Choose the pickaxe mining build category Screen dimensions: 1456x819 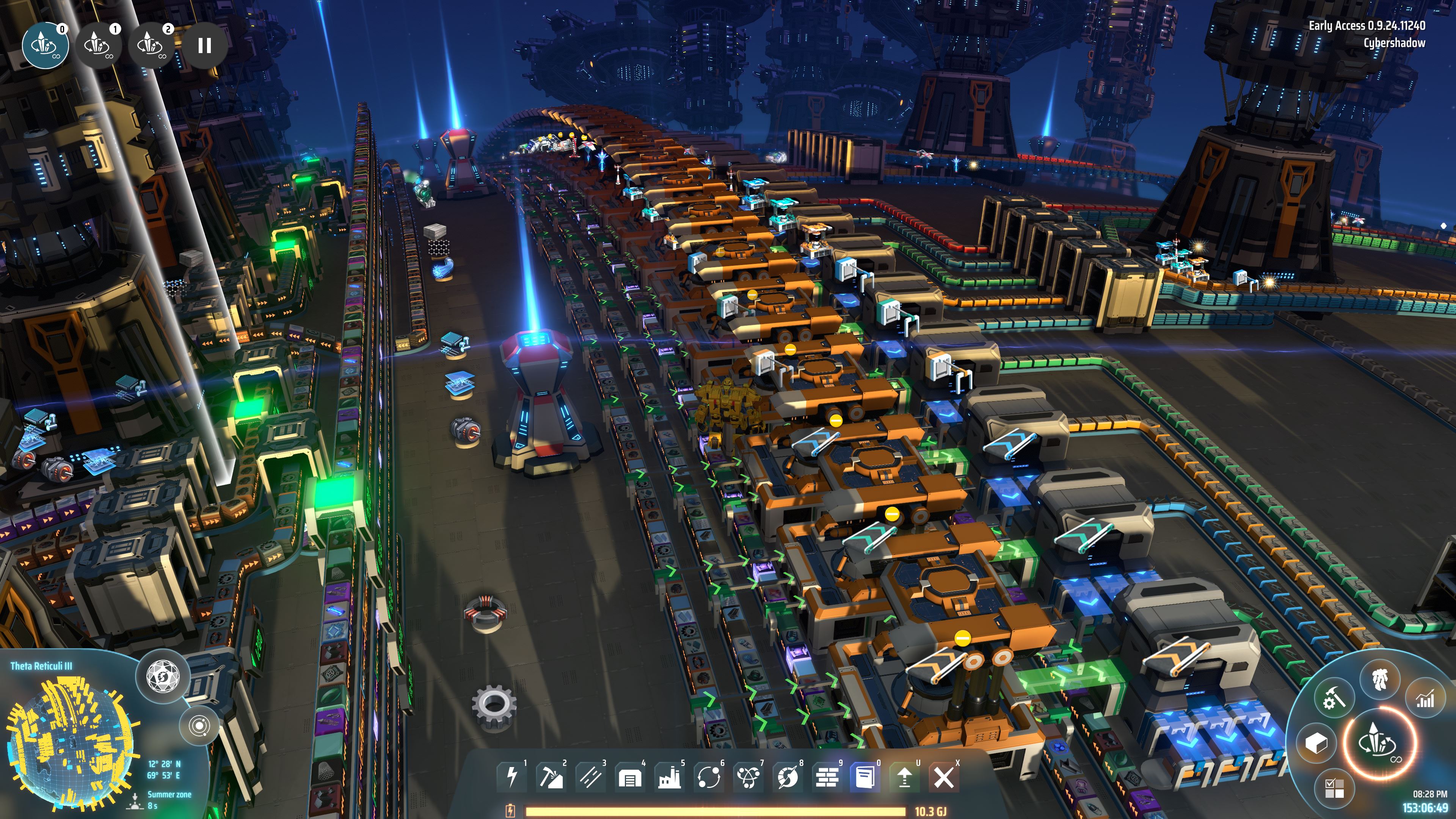(551, 777)
